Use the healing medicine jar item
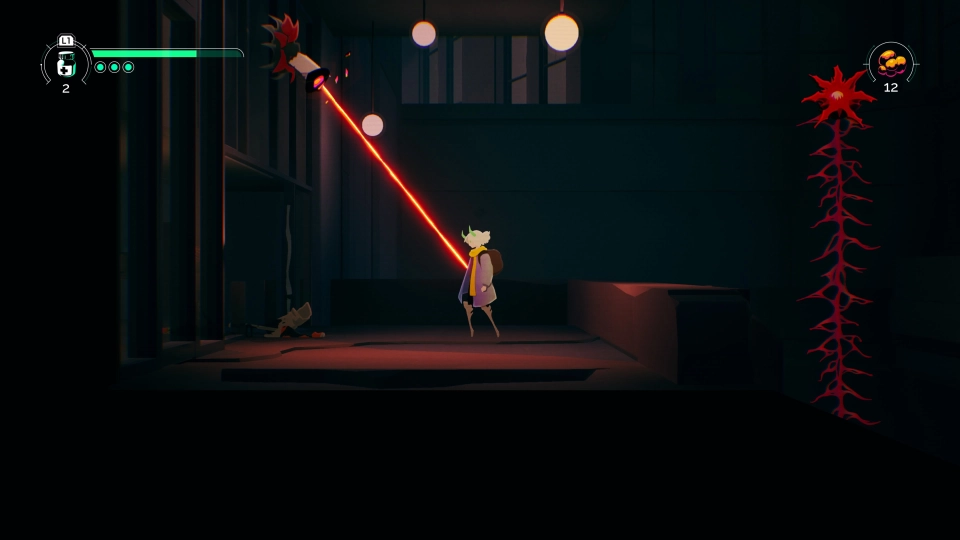 click(66, 65)
